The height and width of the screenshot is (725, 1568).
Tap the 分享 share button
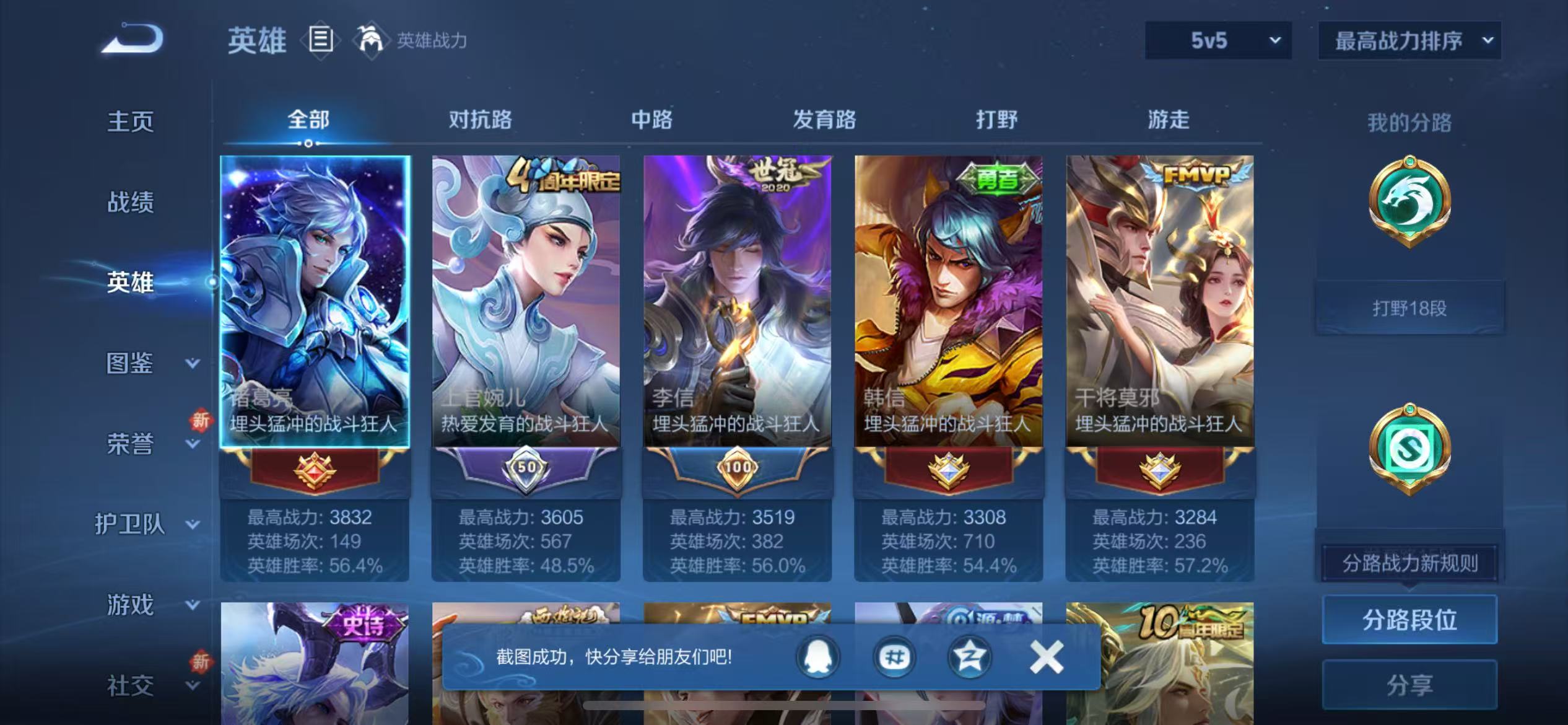[1409, 684]
